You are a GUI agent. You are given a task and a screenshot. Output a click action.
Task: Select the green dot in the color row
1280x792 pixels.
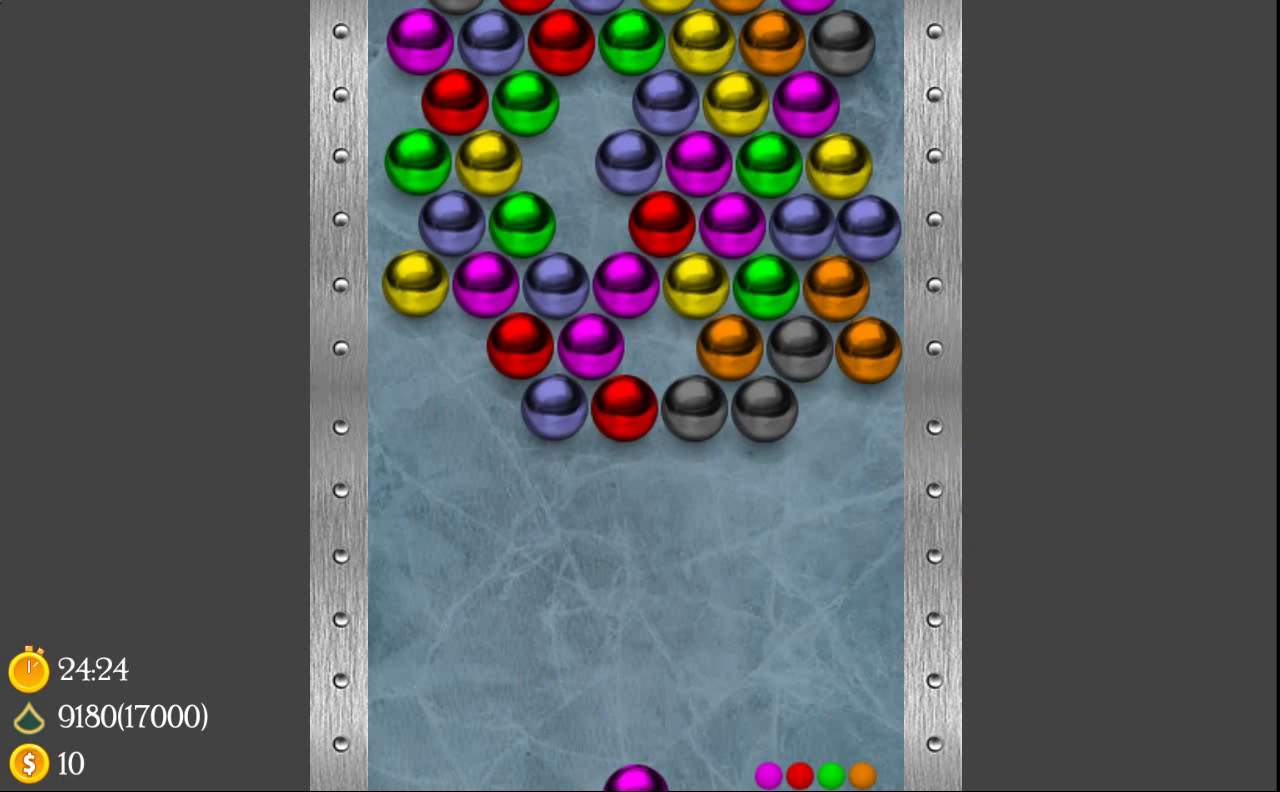831,775
